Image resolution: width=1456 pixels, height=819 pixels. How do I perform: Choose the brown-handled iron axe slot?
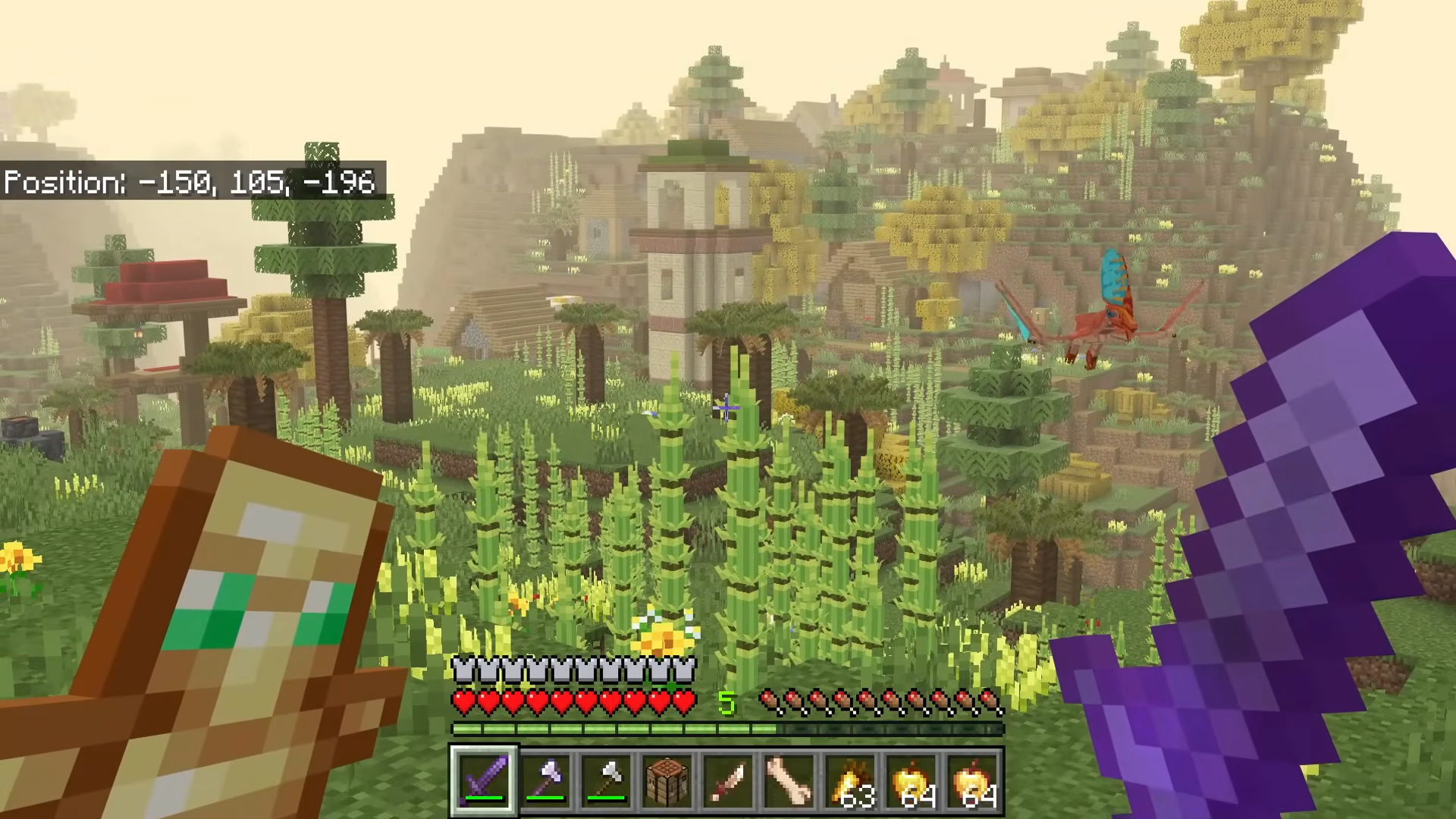(607, 780)
